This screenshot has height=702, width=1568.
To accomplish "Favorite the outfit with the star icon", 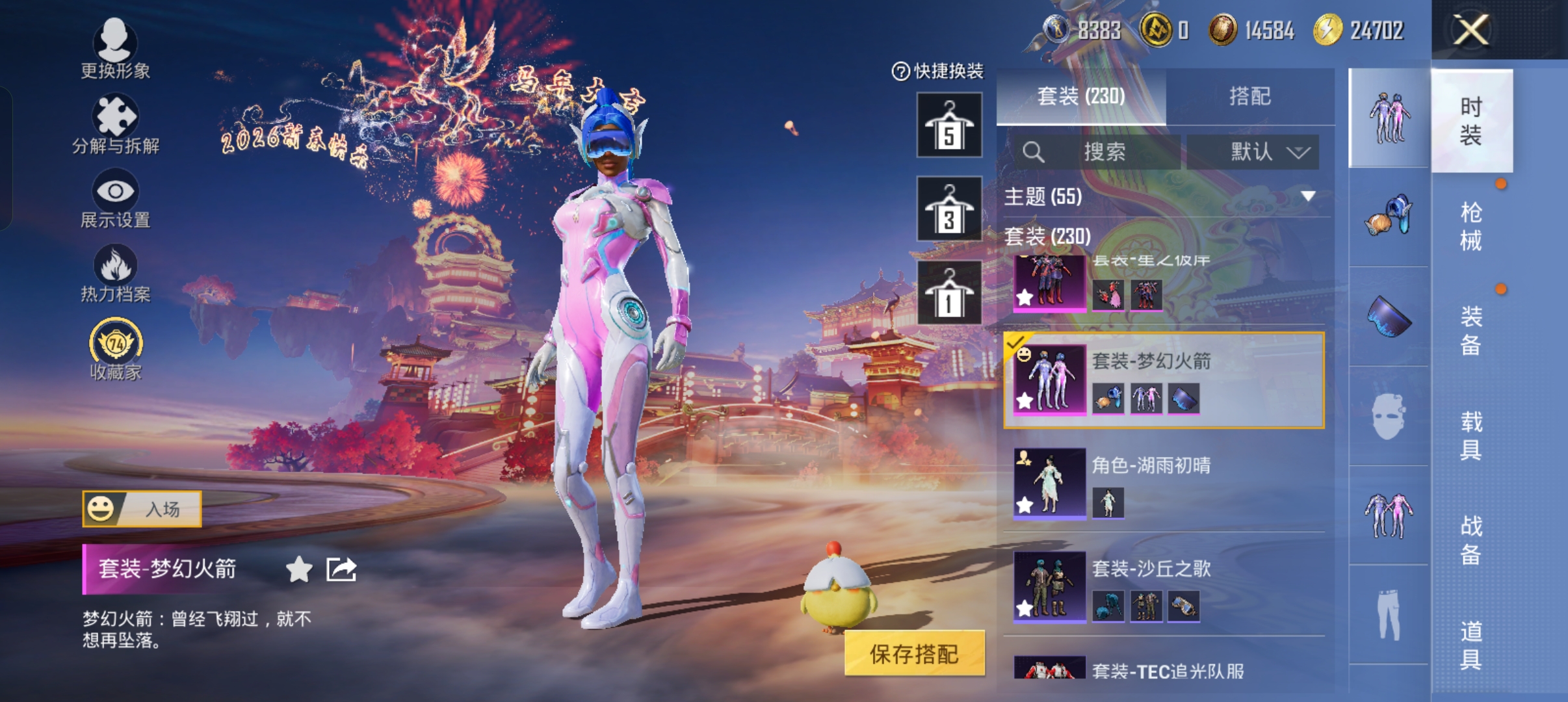I will (299, 569).
